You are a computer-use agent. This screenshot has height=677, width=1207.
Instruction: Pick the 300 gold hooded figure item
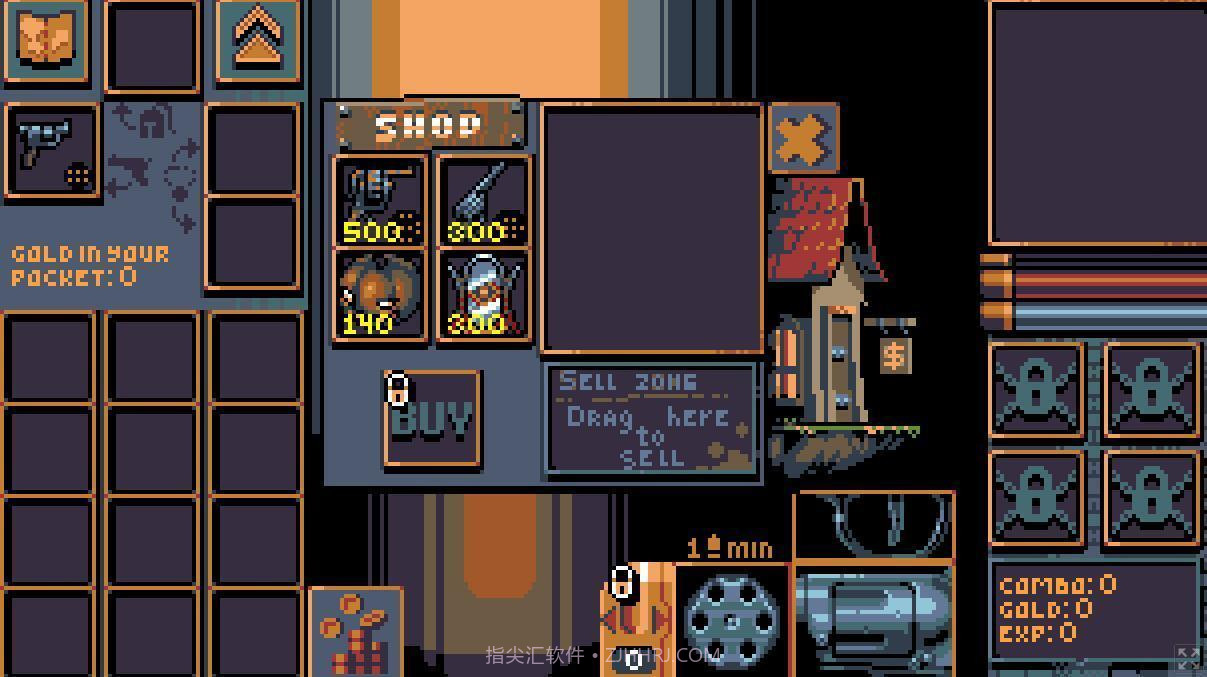(484, 295)
